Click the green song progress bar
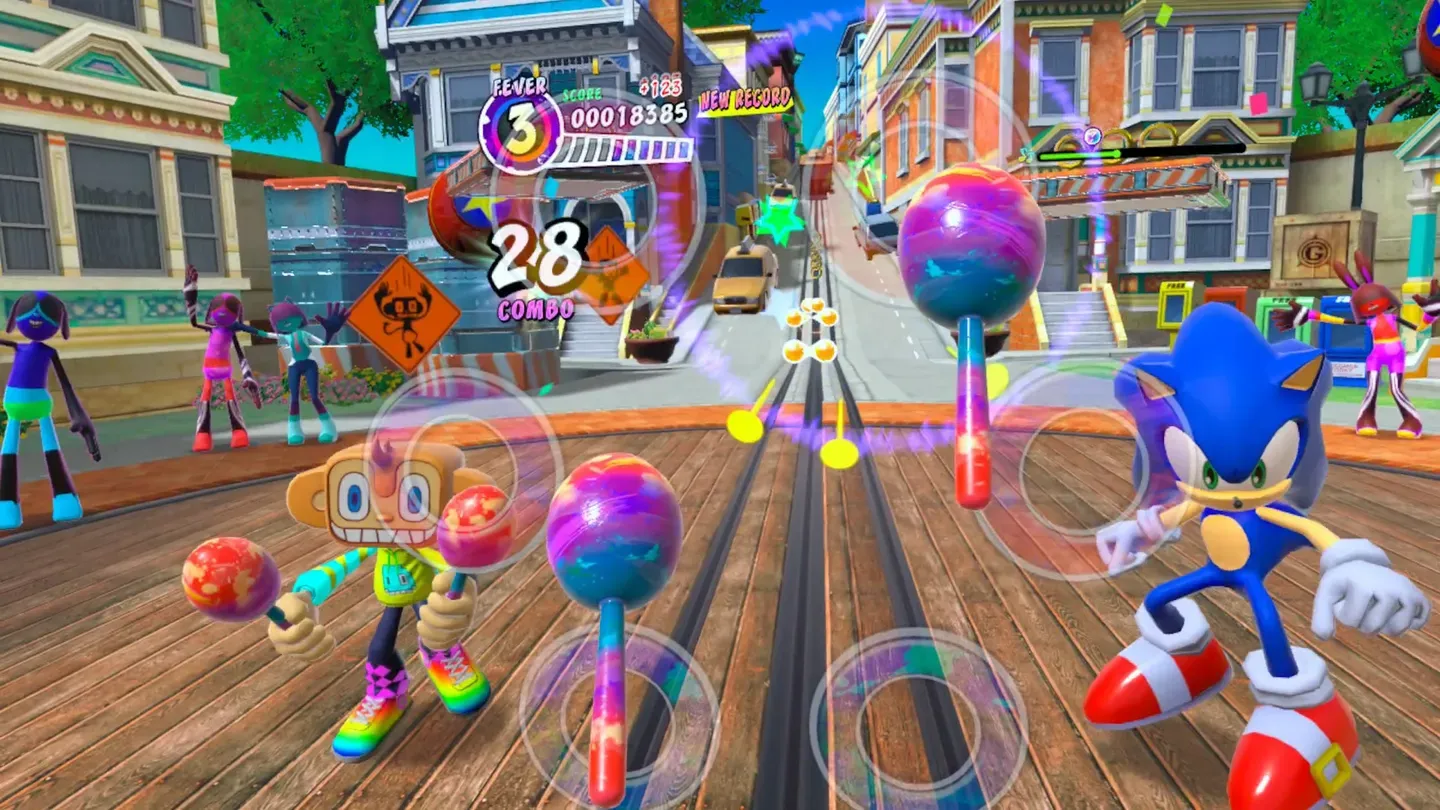The width and height of the screenshot is (1440, 810). 1080,153
